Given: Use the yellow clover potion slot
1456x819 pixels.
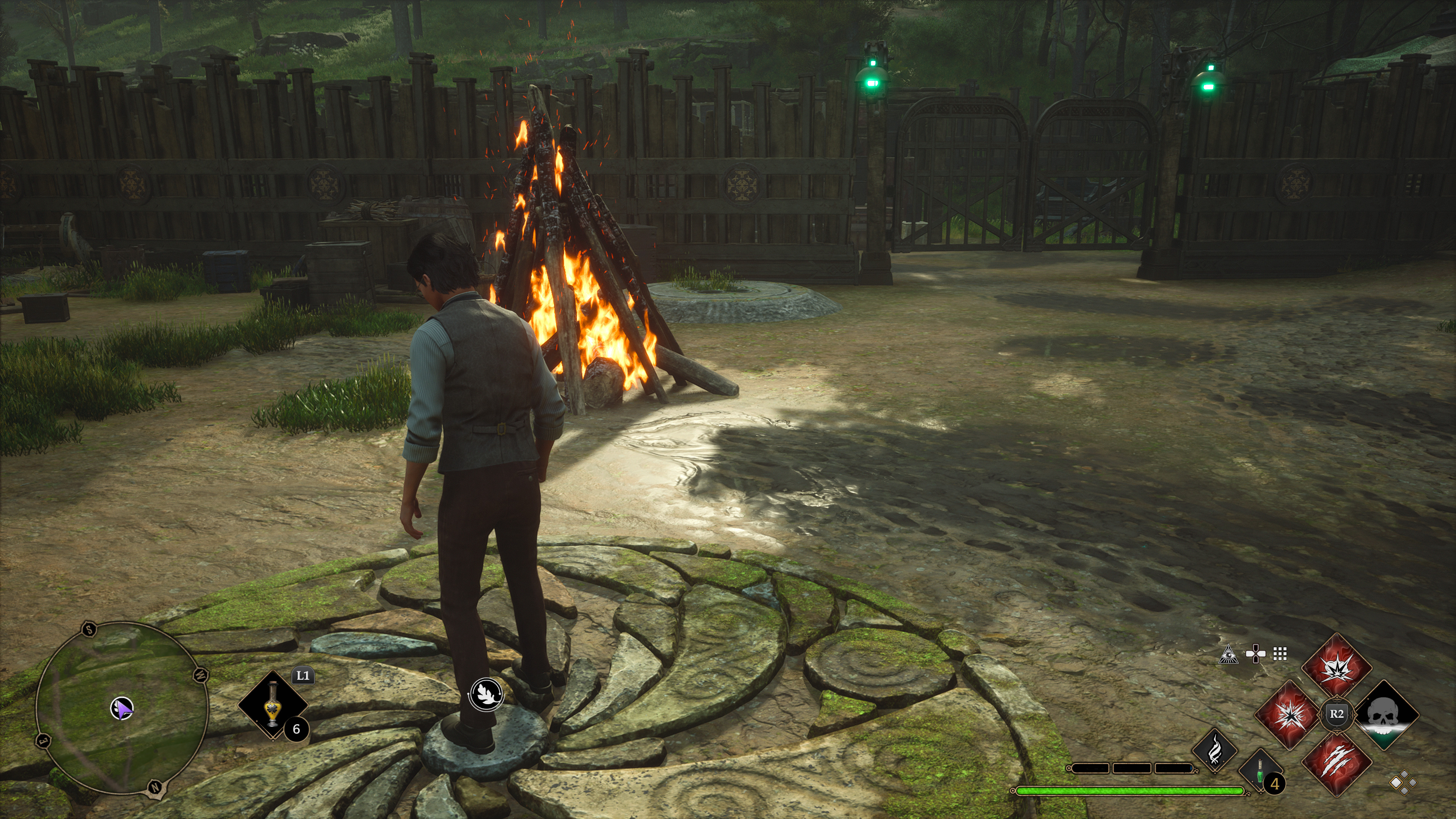Looking at the screenshot, I should pos(273,704).
